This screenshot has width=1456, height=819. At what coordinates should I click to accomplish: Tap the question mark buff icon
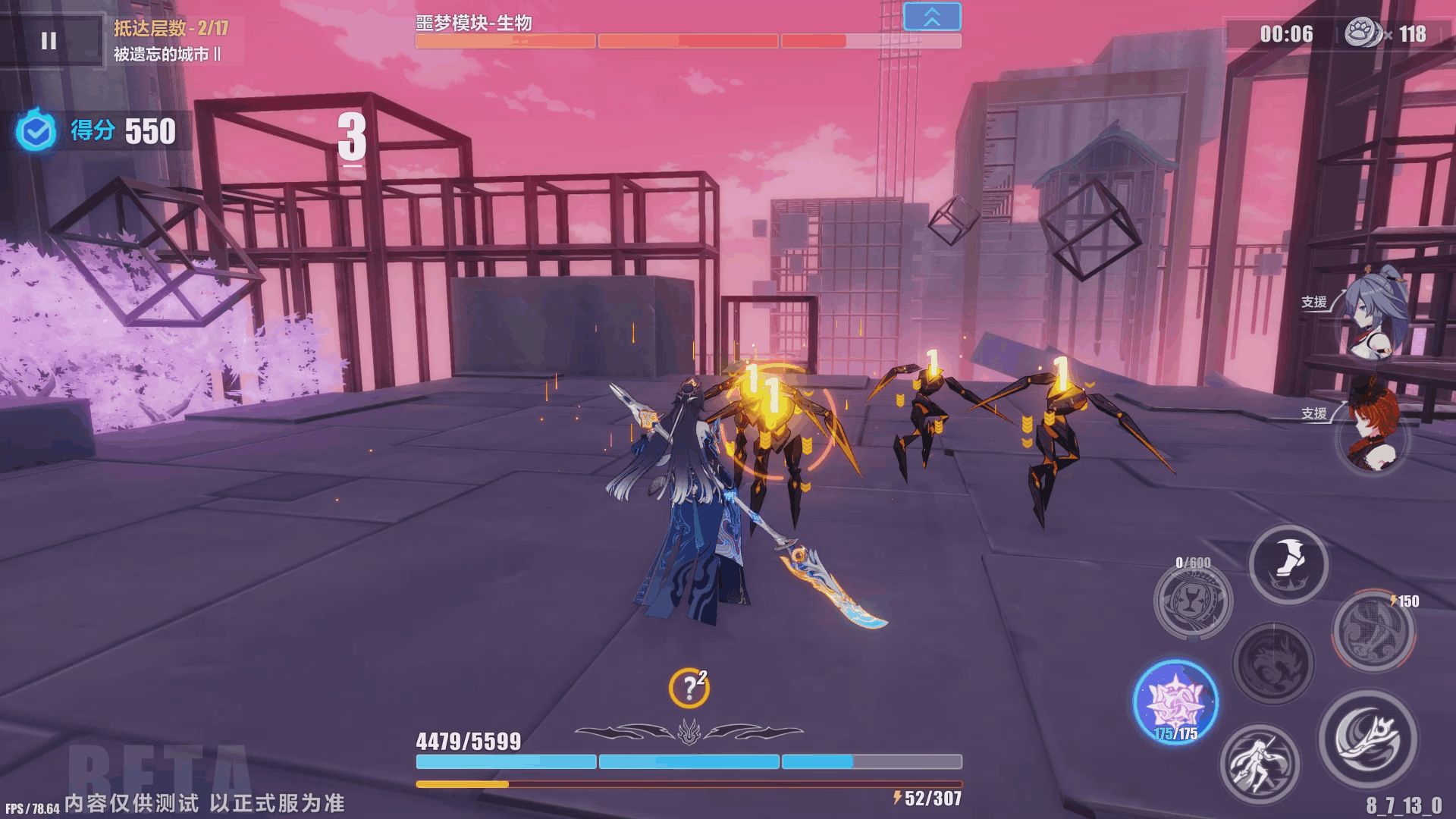click(x=689, y=688)
